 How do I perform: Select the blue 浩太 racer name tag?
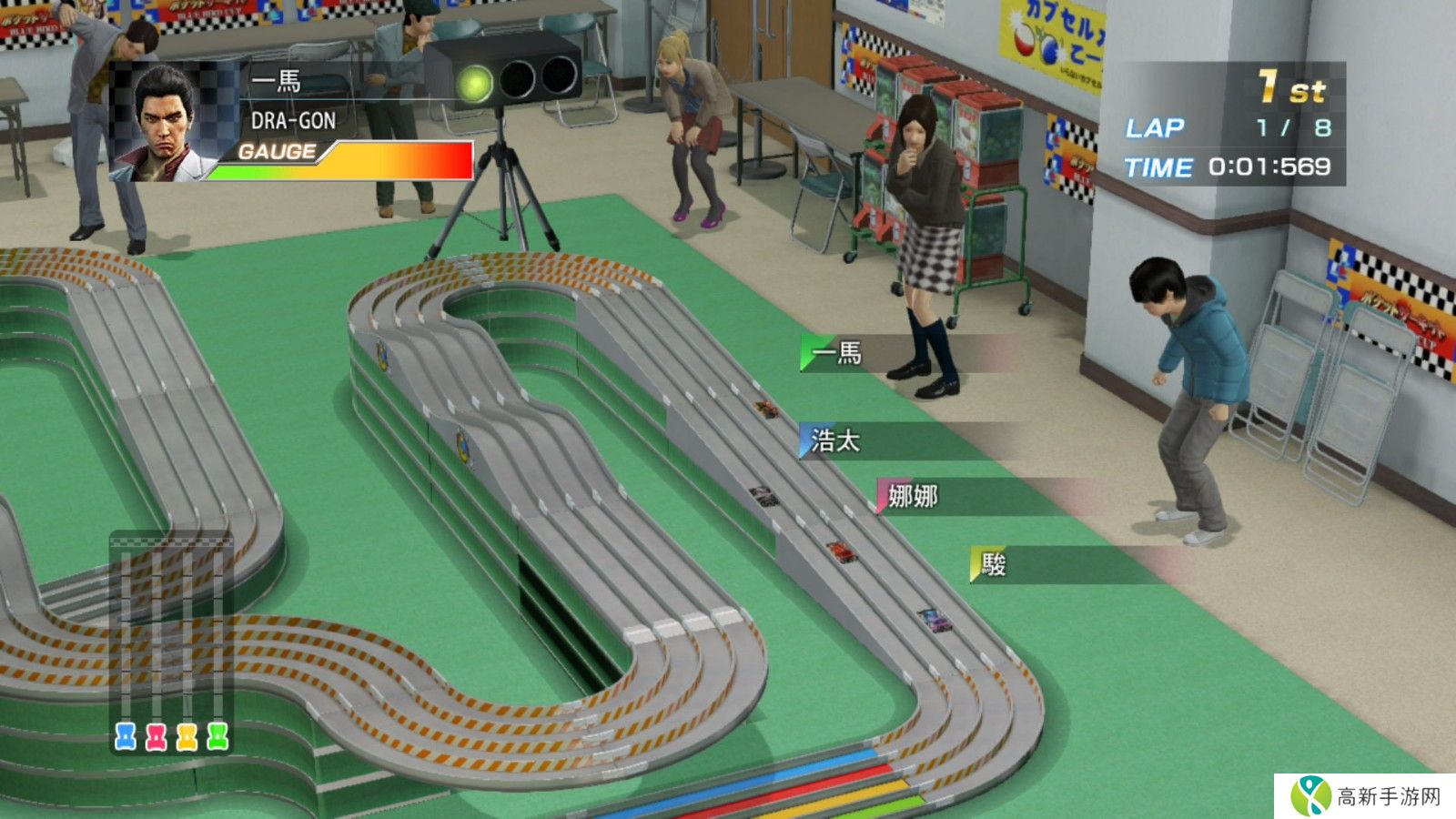tap(835, 441)
